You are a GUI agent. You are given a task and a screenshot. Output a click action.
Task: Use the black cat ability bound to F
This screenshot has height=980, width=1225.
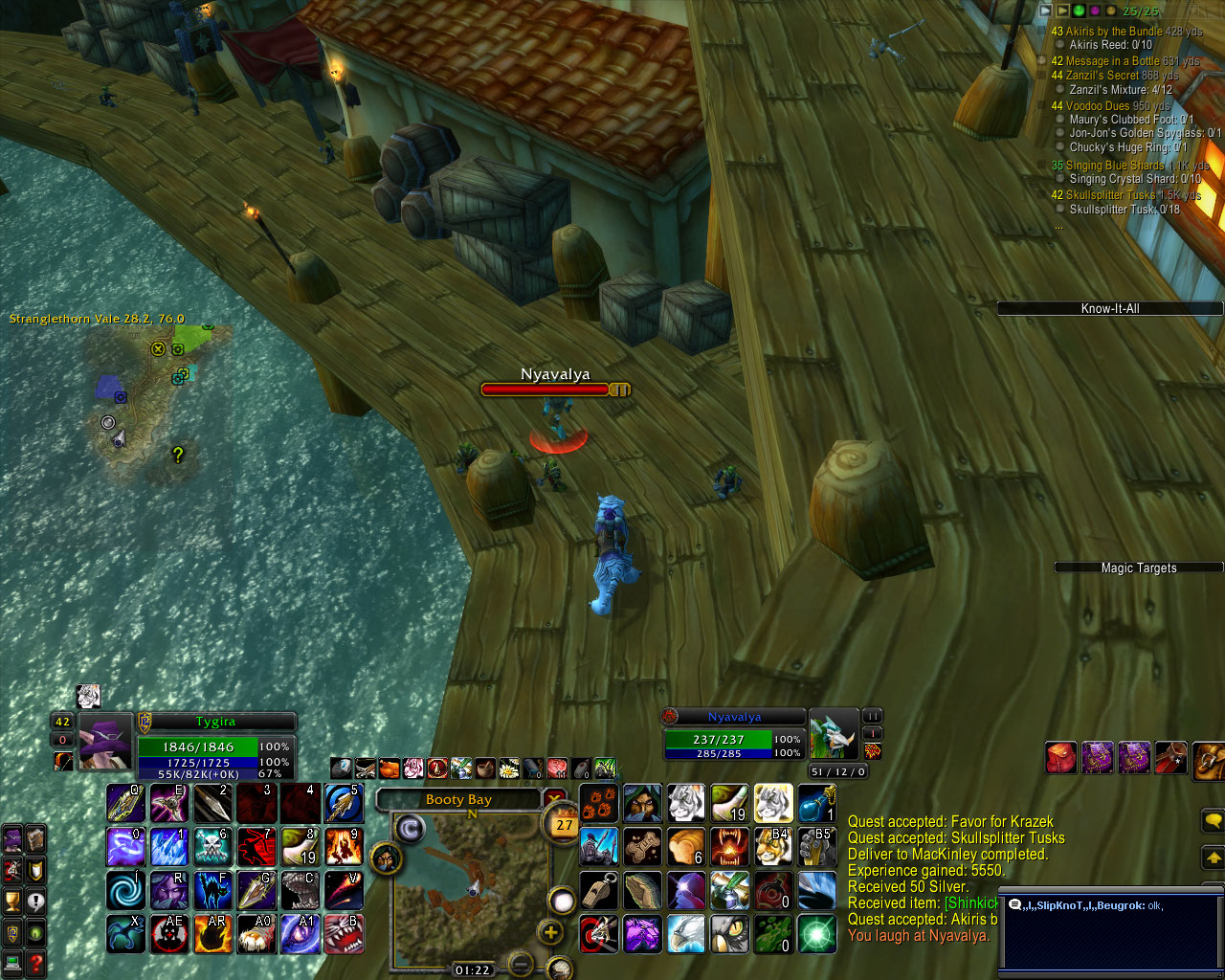point(212,890)
